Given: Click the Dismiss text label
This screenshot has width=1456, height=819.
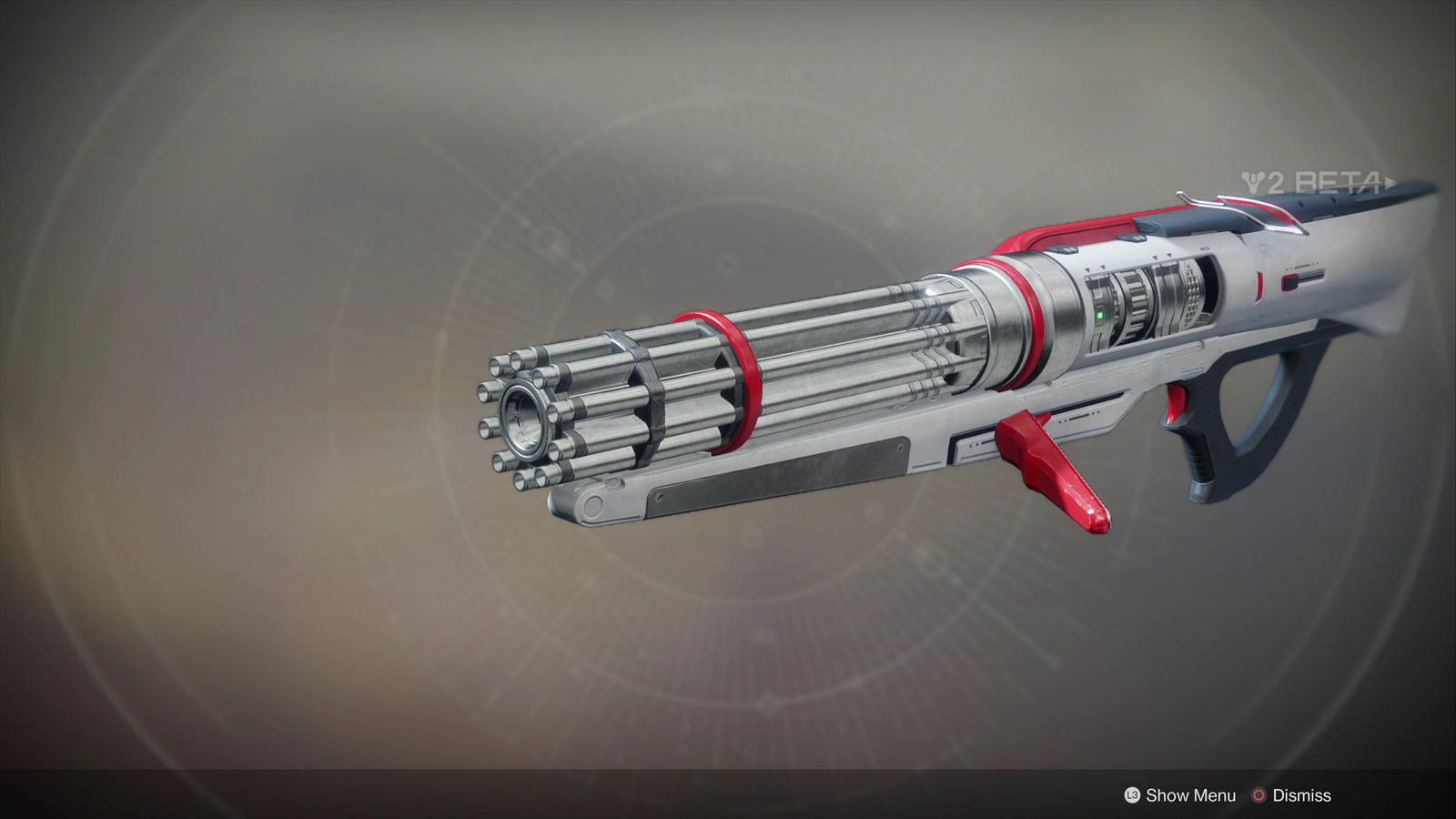Looking at the screenshot, I should click(x=1303, y=794).
